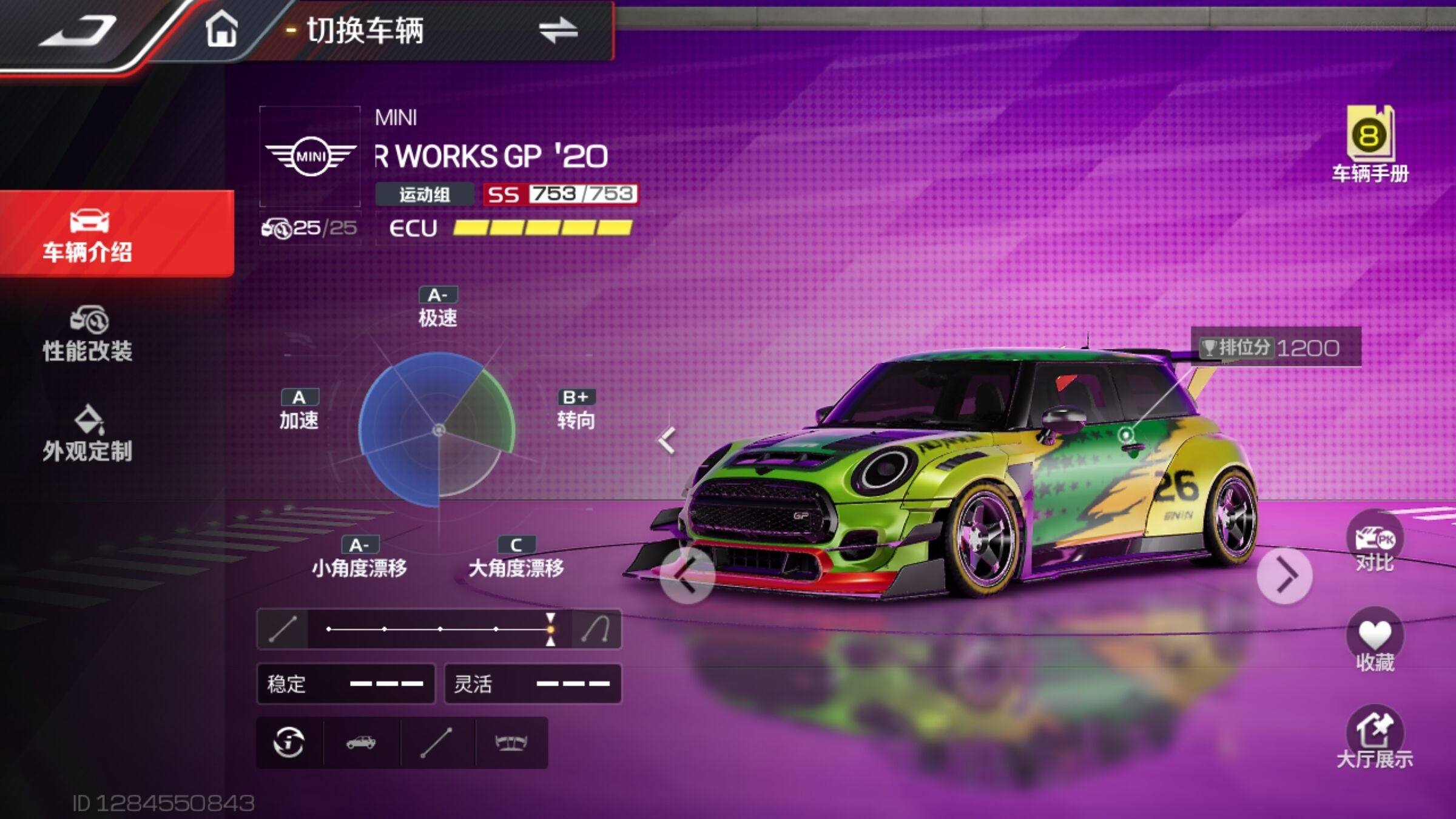This screenshot has height=819, width=1456.
Task: Click the circular info icon
Action: coord(289,743)
